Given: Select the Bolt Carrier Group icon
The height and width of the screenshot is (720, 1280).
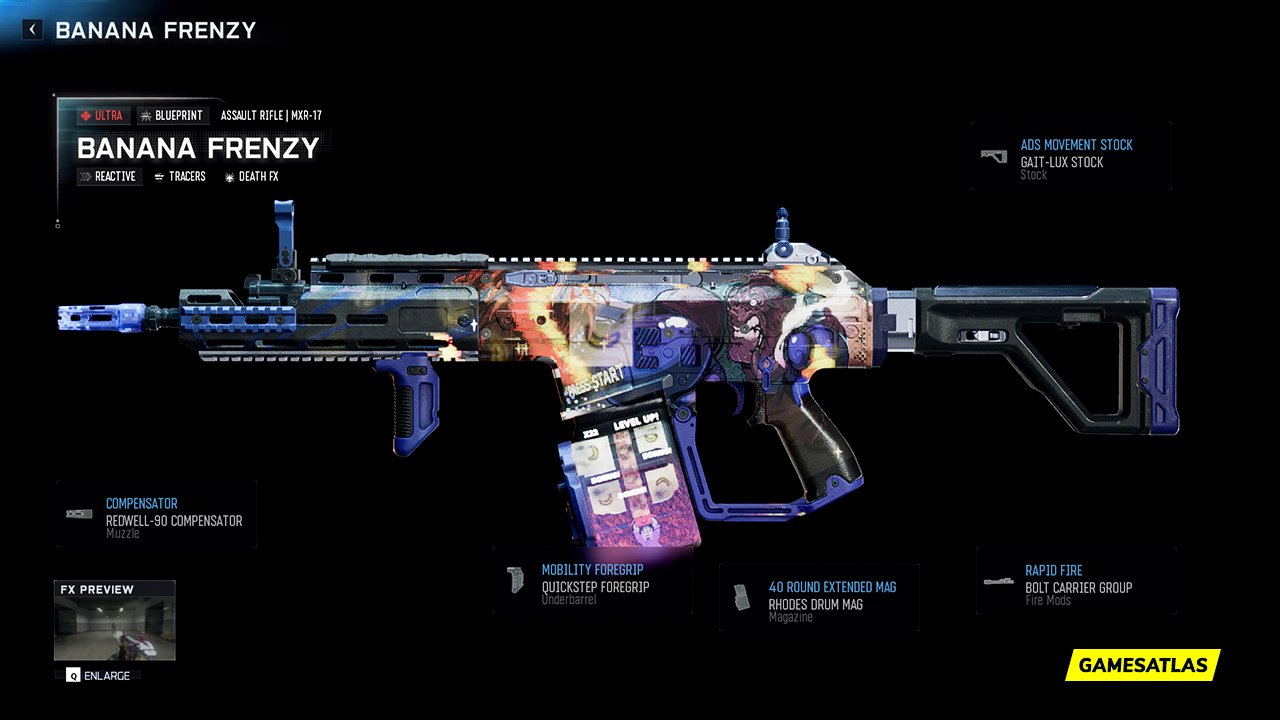Looking at the screenshot, I should 998,580.
